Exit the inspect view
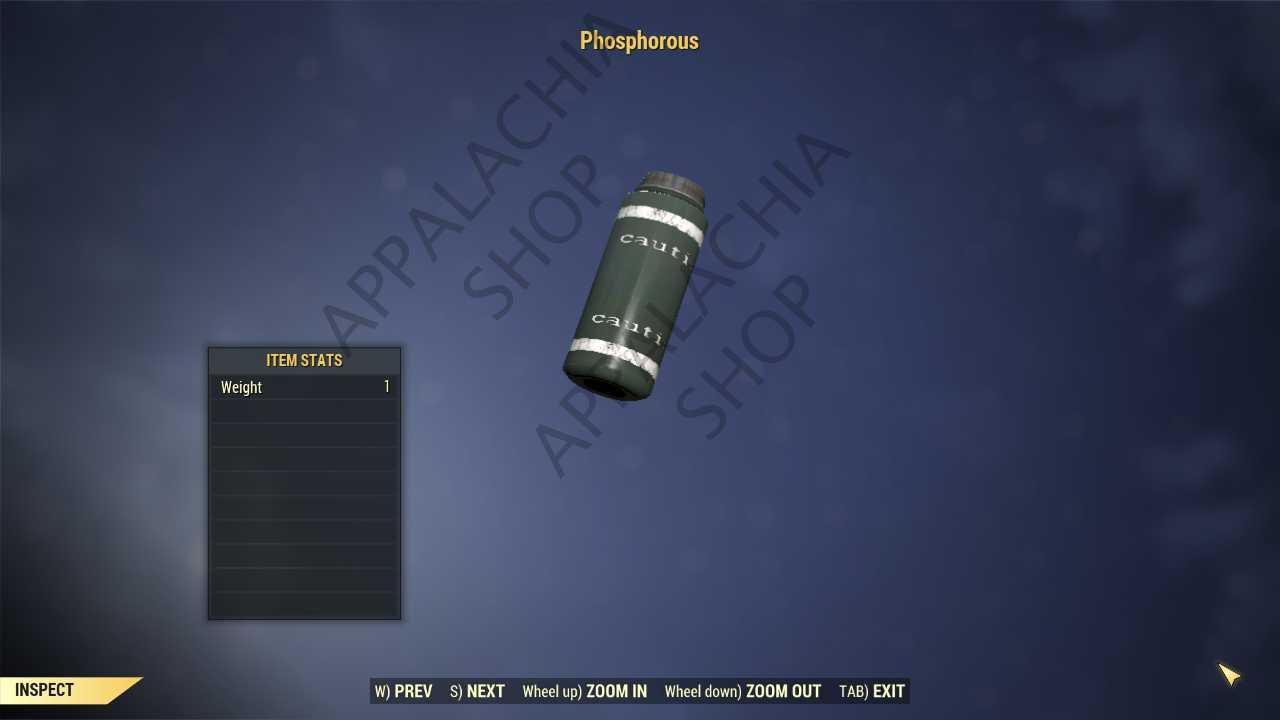The height and width of the screenshot is (720, 1280). 872,691
